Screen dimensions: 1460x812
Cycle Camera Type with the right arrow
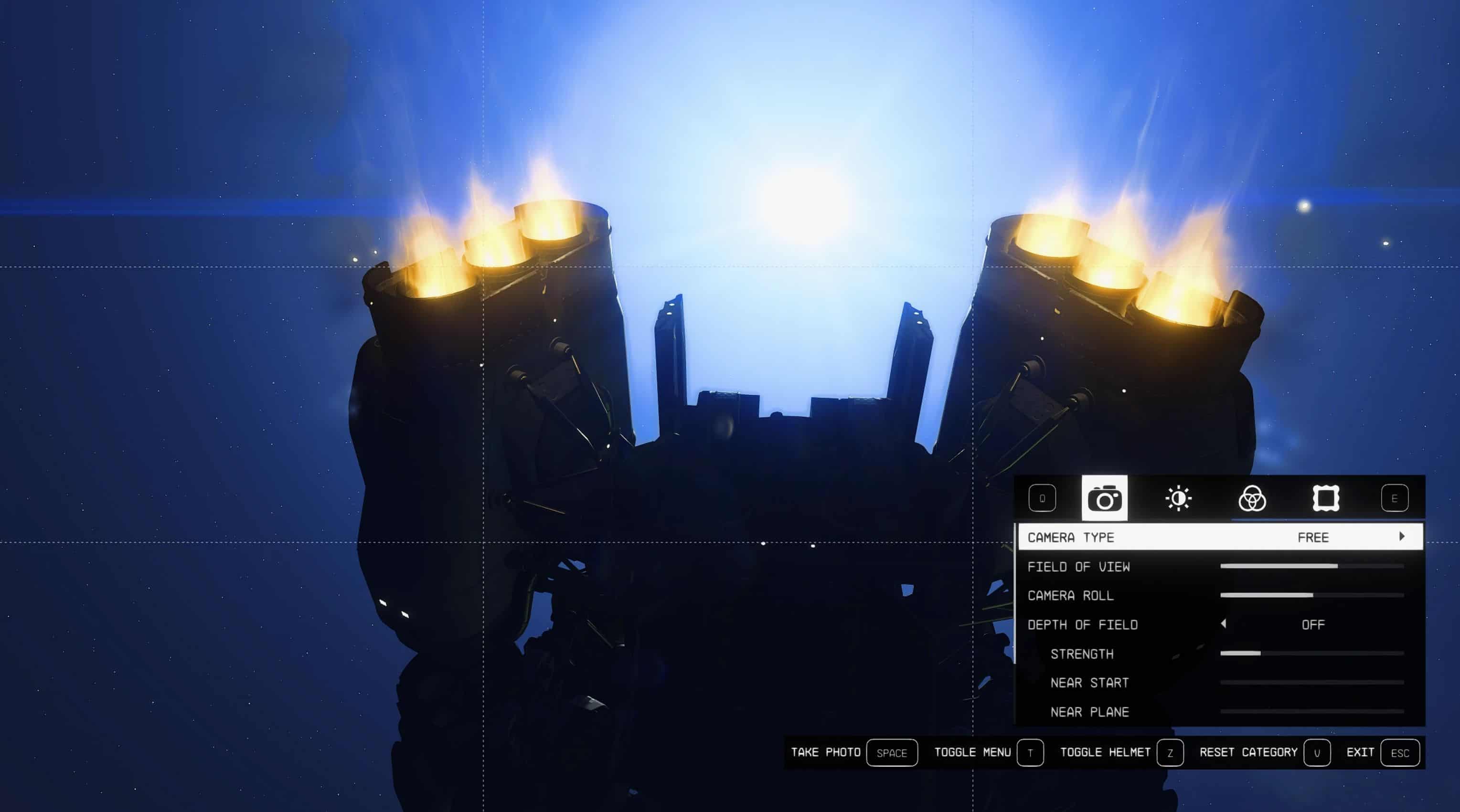click(x=1402, y=537)
